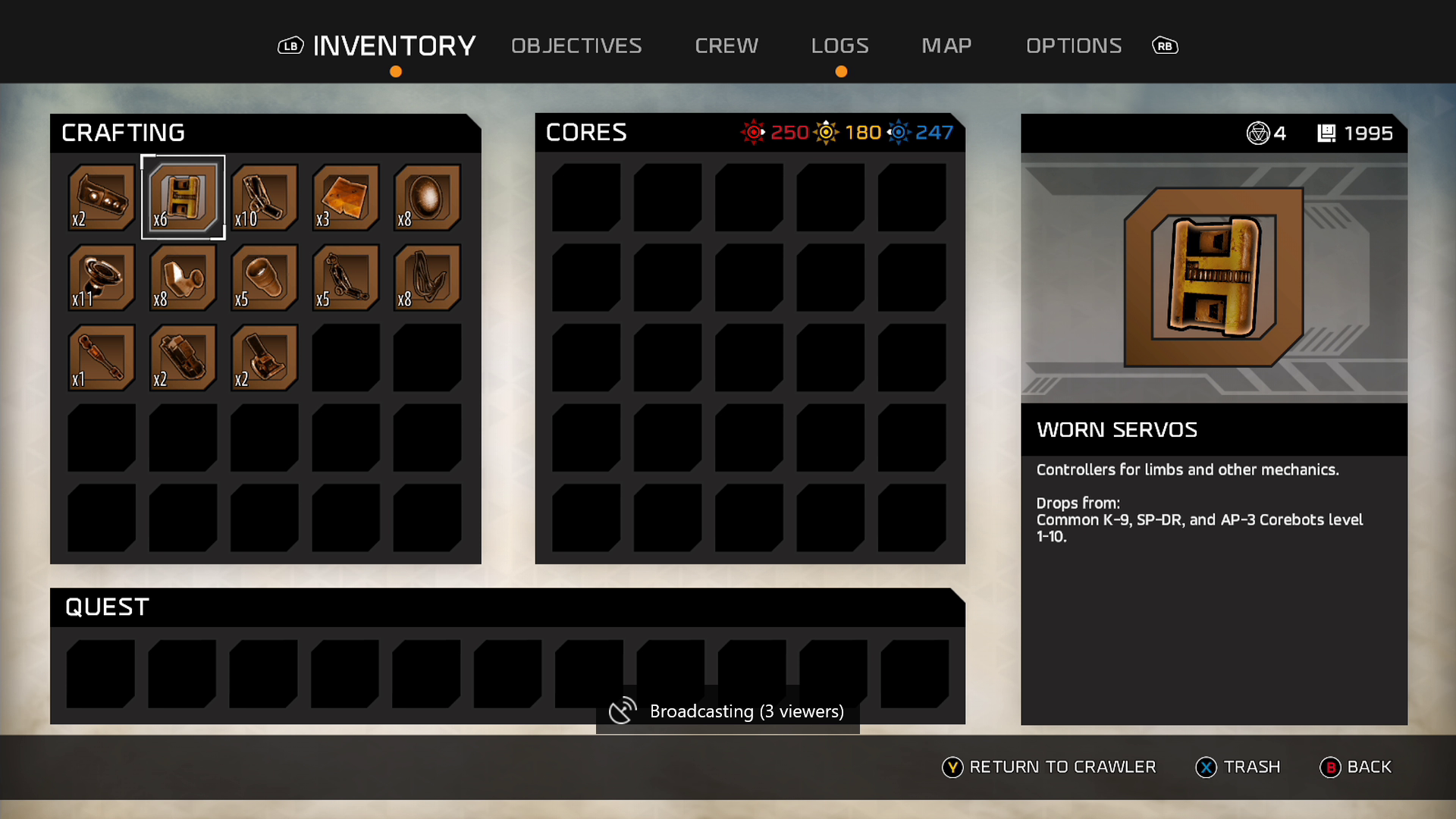This screenshot has width=1456, height=819.
Task: Pick the oval lens crafting item
Action: [x=428, y=197]
